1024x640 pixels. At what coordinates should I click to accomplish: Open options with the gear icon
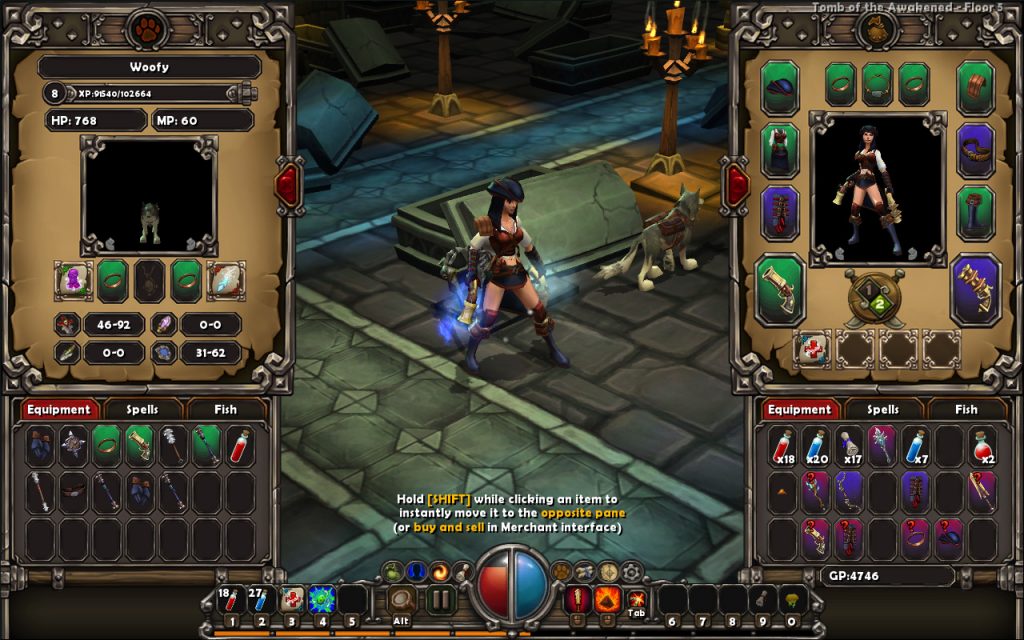click(631, 571)
